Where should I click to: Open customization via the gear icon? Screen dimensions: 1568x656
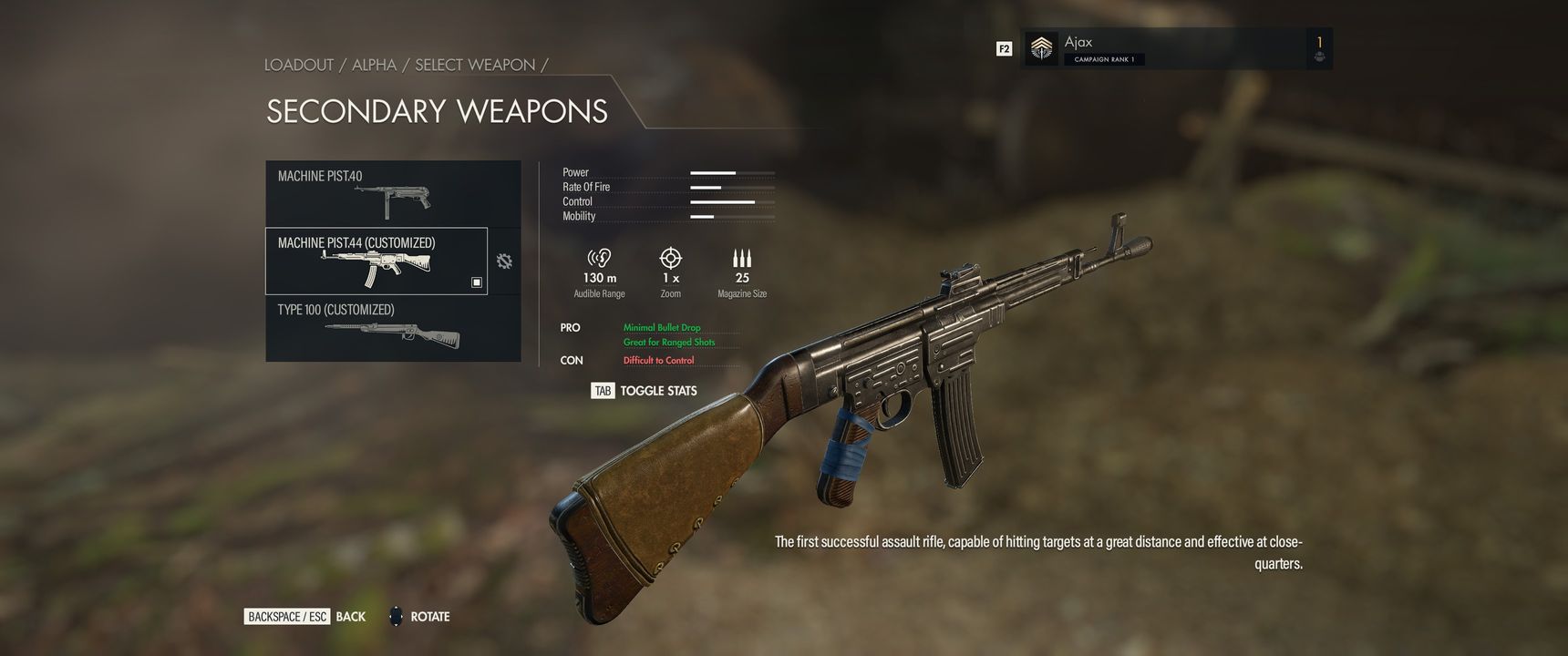point(504,261)
